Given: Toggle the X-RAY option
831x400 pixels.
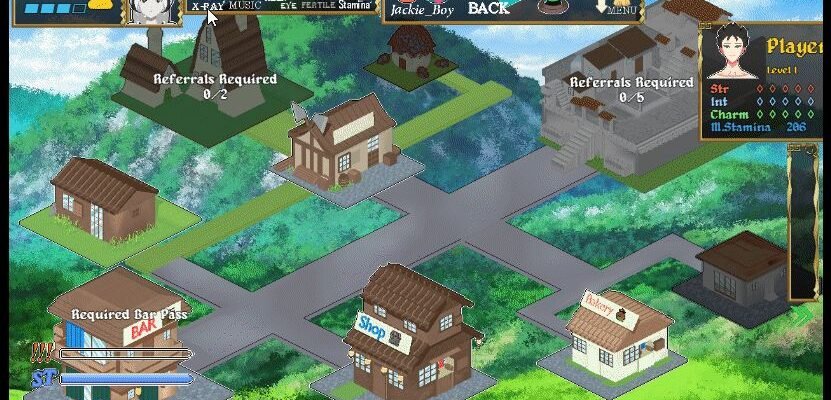Looking at the screenshot, I should point(207,6).
